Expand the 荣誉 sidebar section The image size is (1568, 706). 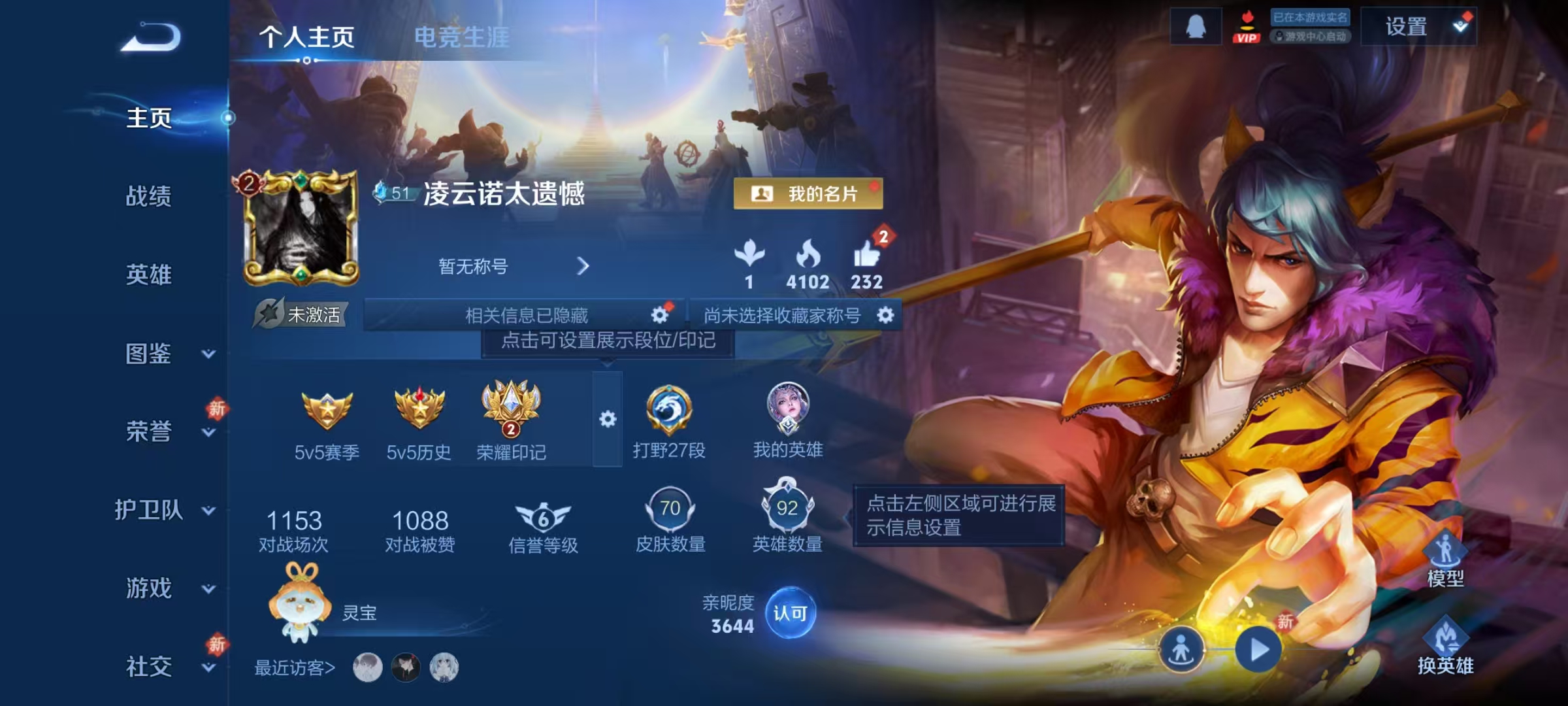[149, 433]
